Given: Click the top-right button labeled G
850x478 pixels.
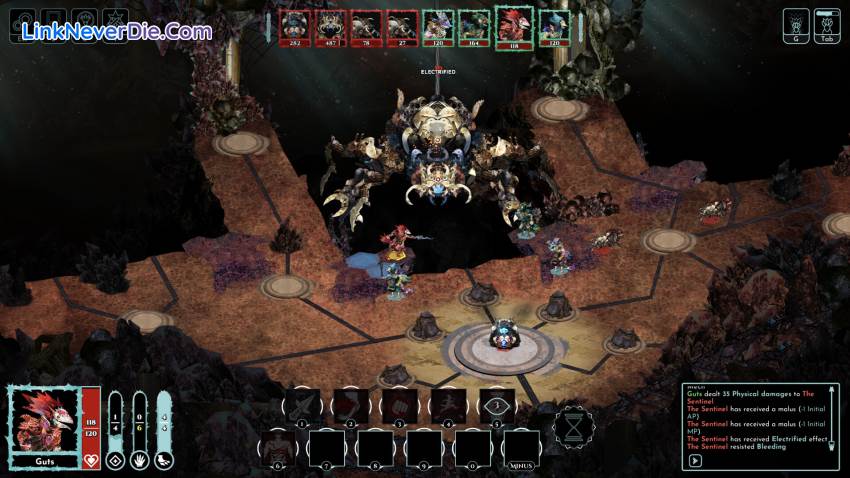Looking at the screenshot, I should point(797,26).
